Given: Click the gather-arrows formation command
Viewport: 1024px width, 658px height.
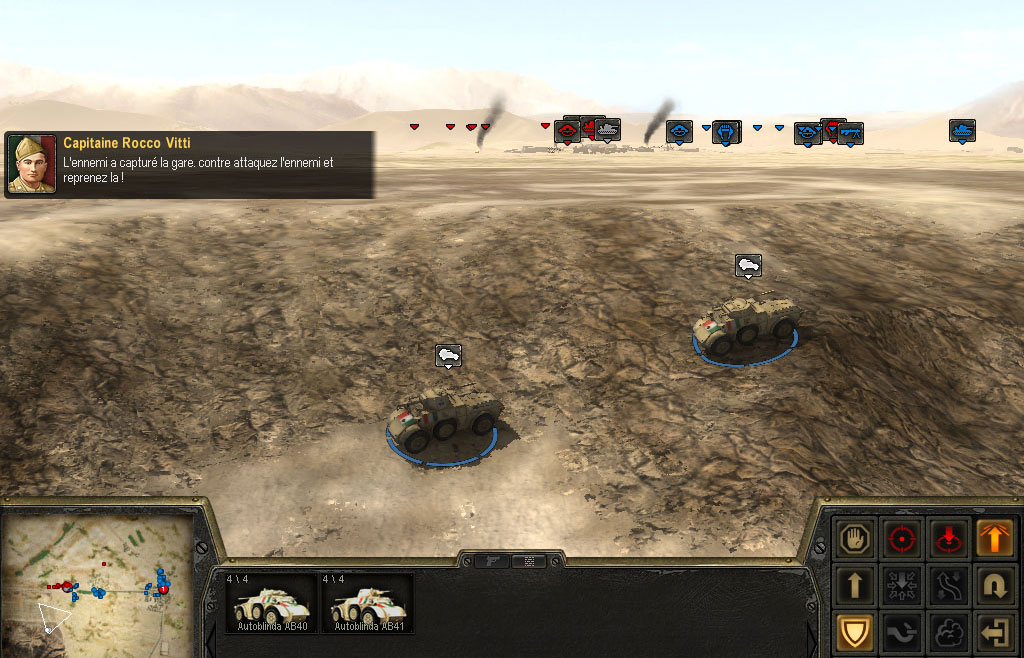Looking at the screenshot, I should [902, 585].
